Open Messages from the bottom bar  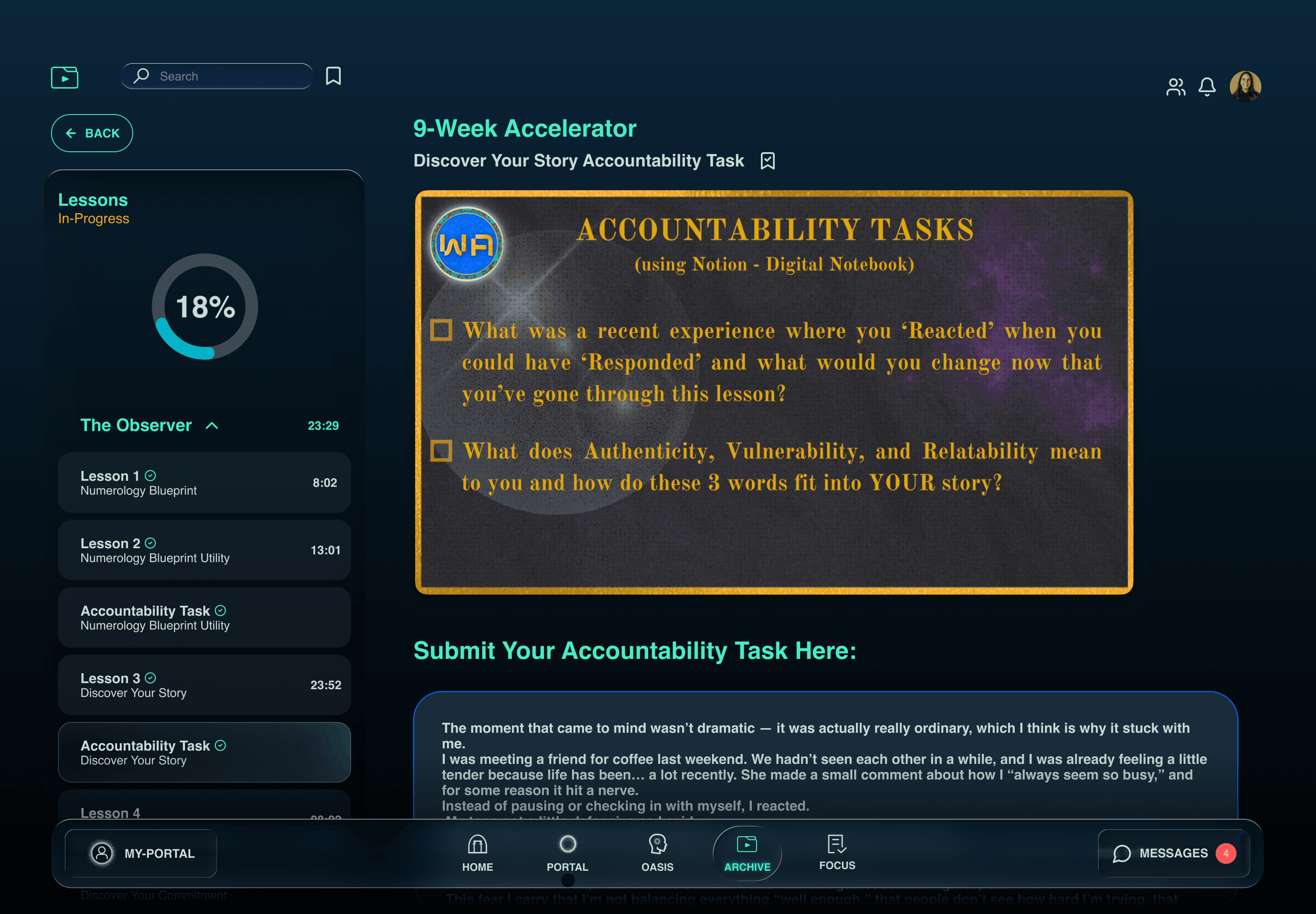tap(1173, 853)
